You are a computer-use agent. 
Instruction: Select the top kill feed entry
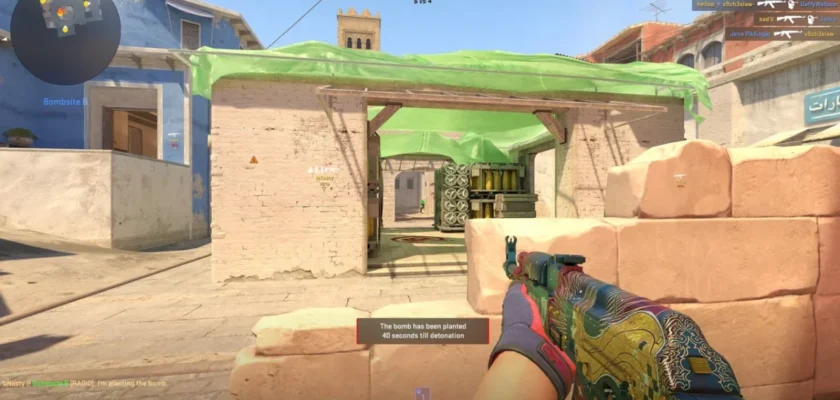click(765, 5)
